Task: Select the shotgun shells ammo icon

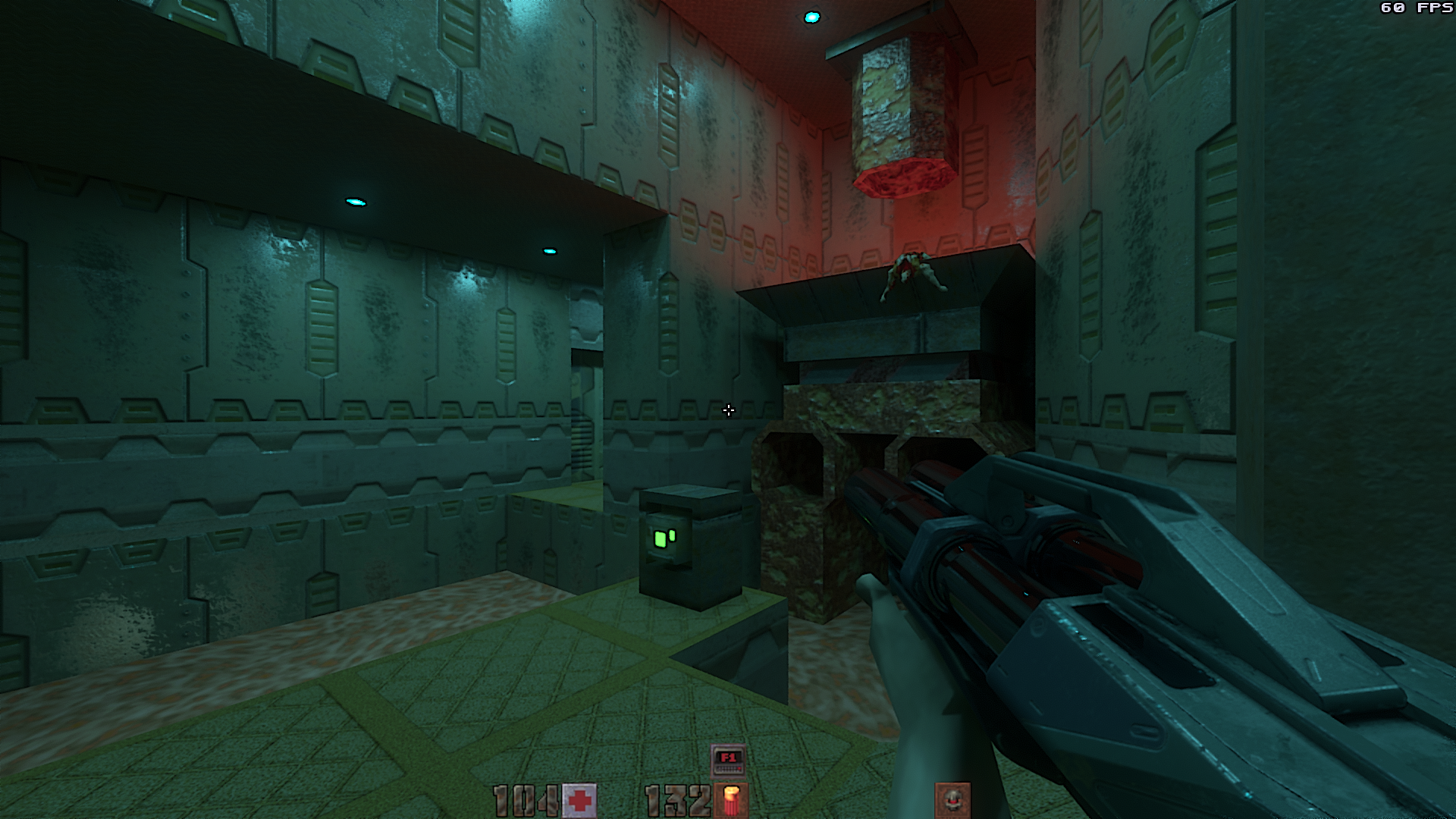Action: [732, 801]
